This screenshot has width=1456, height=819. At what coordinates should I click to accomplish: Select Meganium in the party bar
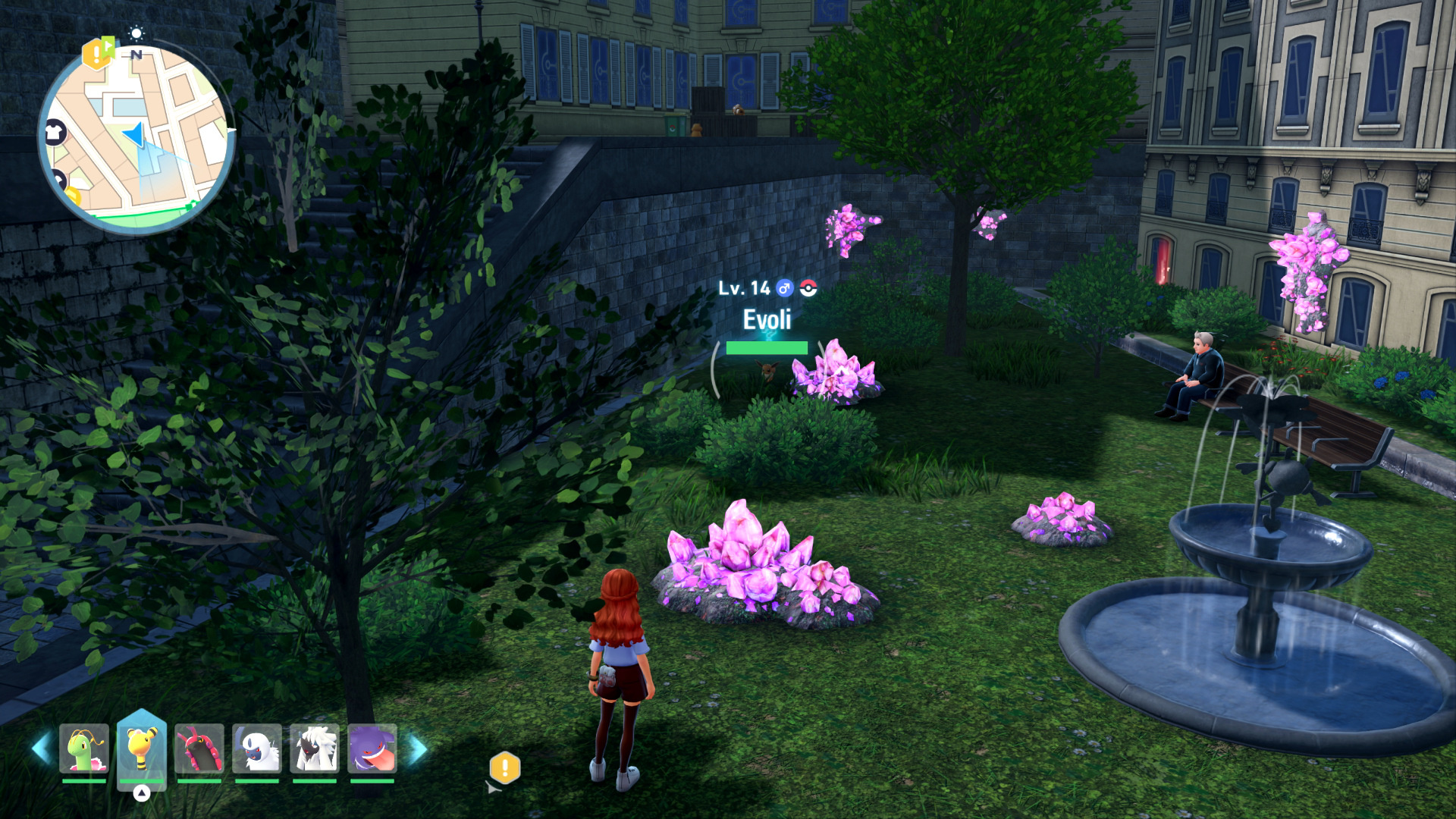tap(84, 749)
